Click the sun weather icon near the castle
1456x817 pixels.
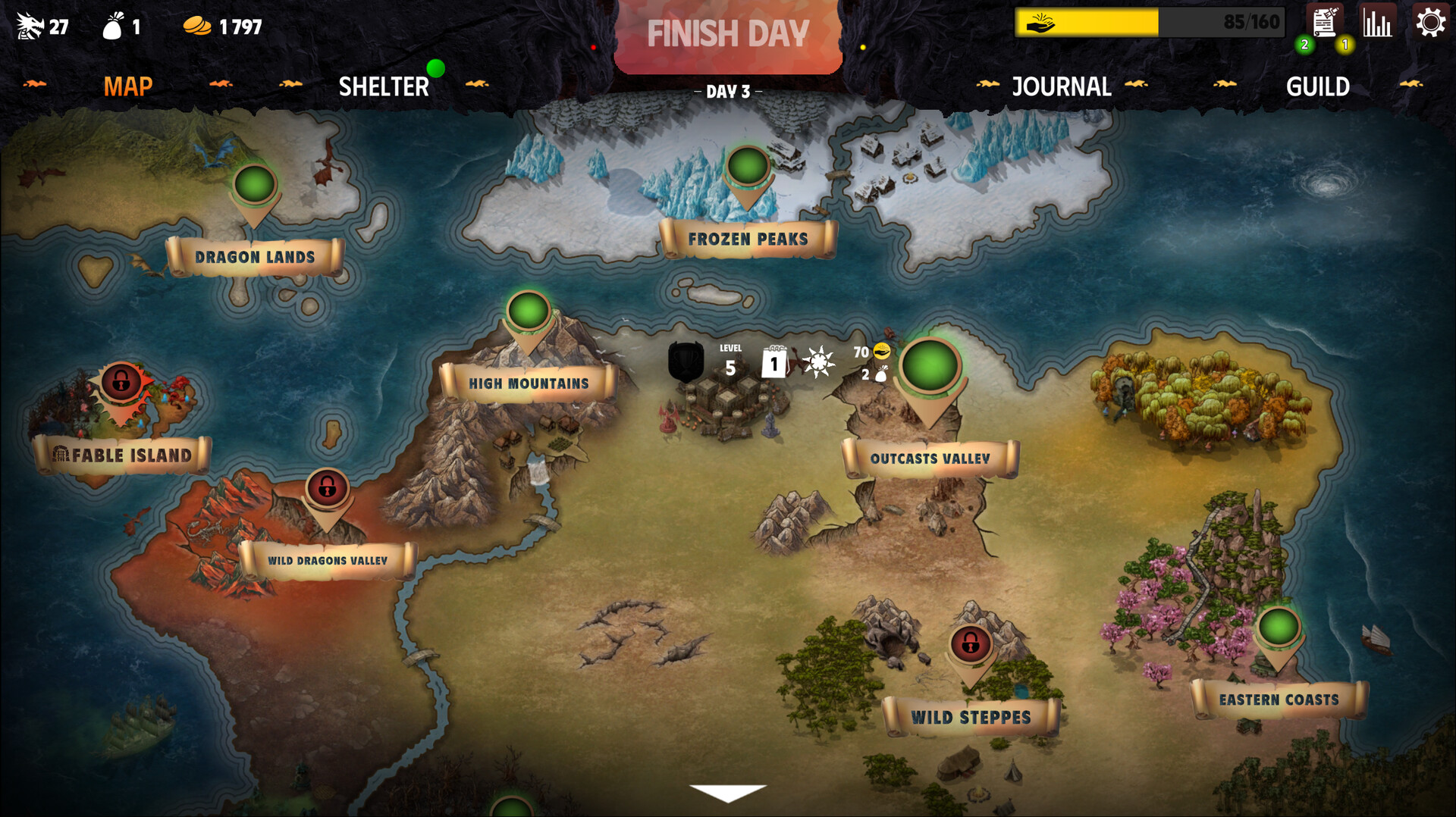[x=817, y=362]
